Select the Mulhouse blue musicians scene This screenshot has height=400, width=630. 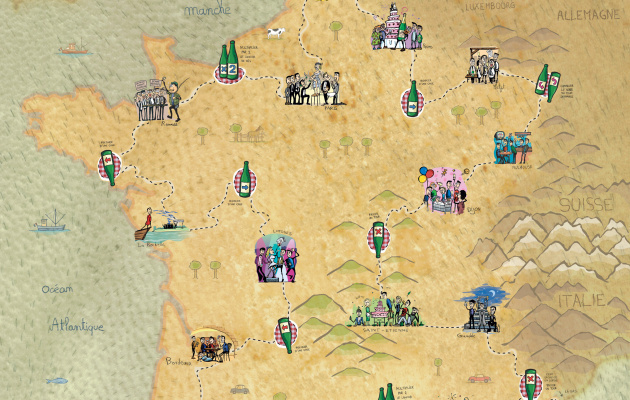513,146
